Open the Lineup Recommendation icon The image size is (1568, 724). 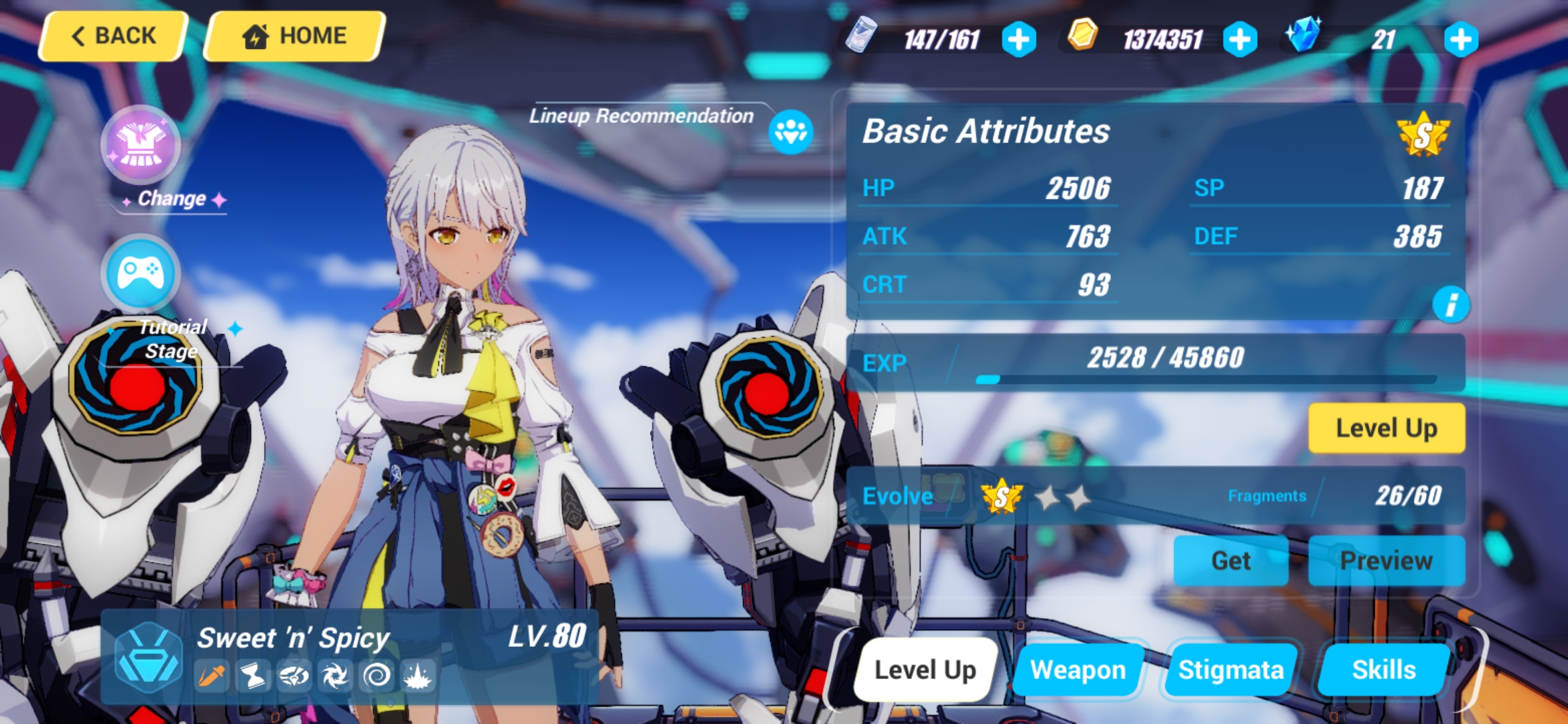point(792,132)
